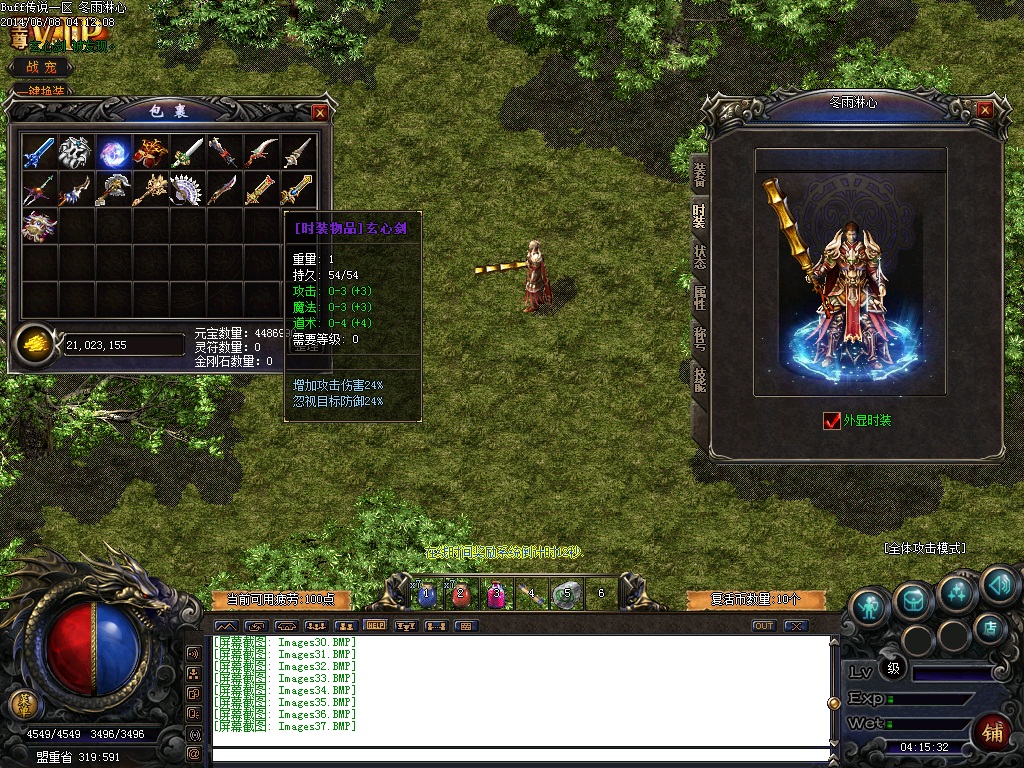Toggle the sound speaker round button
1024x768 pixels.
tap(999, 583)
